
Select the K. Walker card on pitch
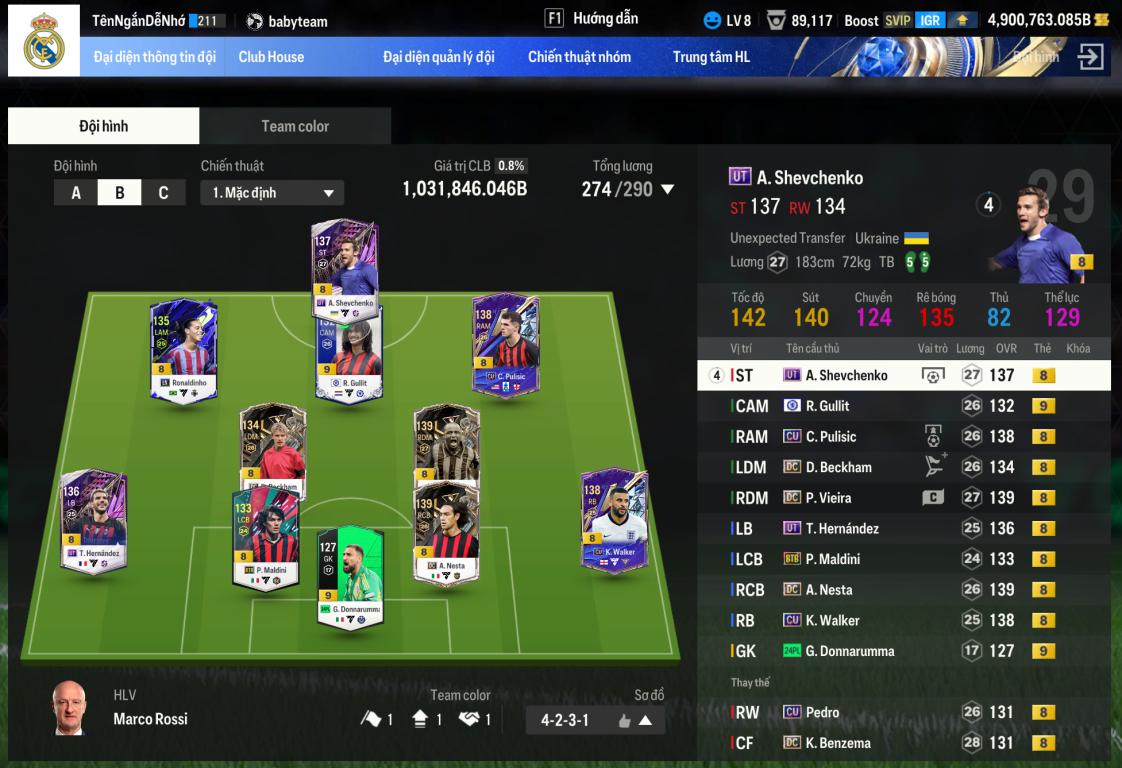pos(613,520)
